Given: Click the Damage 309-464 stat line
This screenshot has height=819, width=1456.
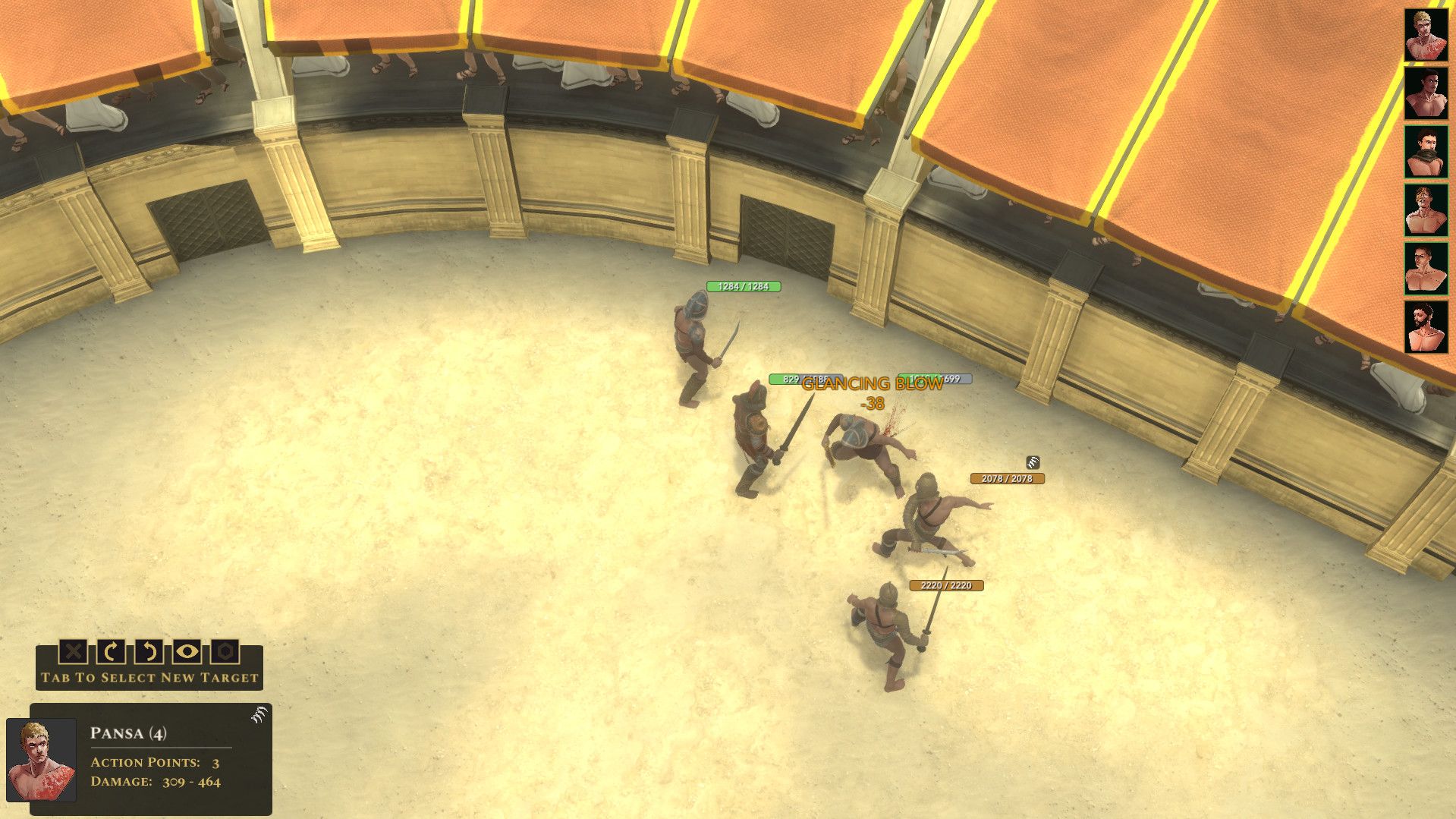Looking at the screenshot, I should (x=155, y=781).
